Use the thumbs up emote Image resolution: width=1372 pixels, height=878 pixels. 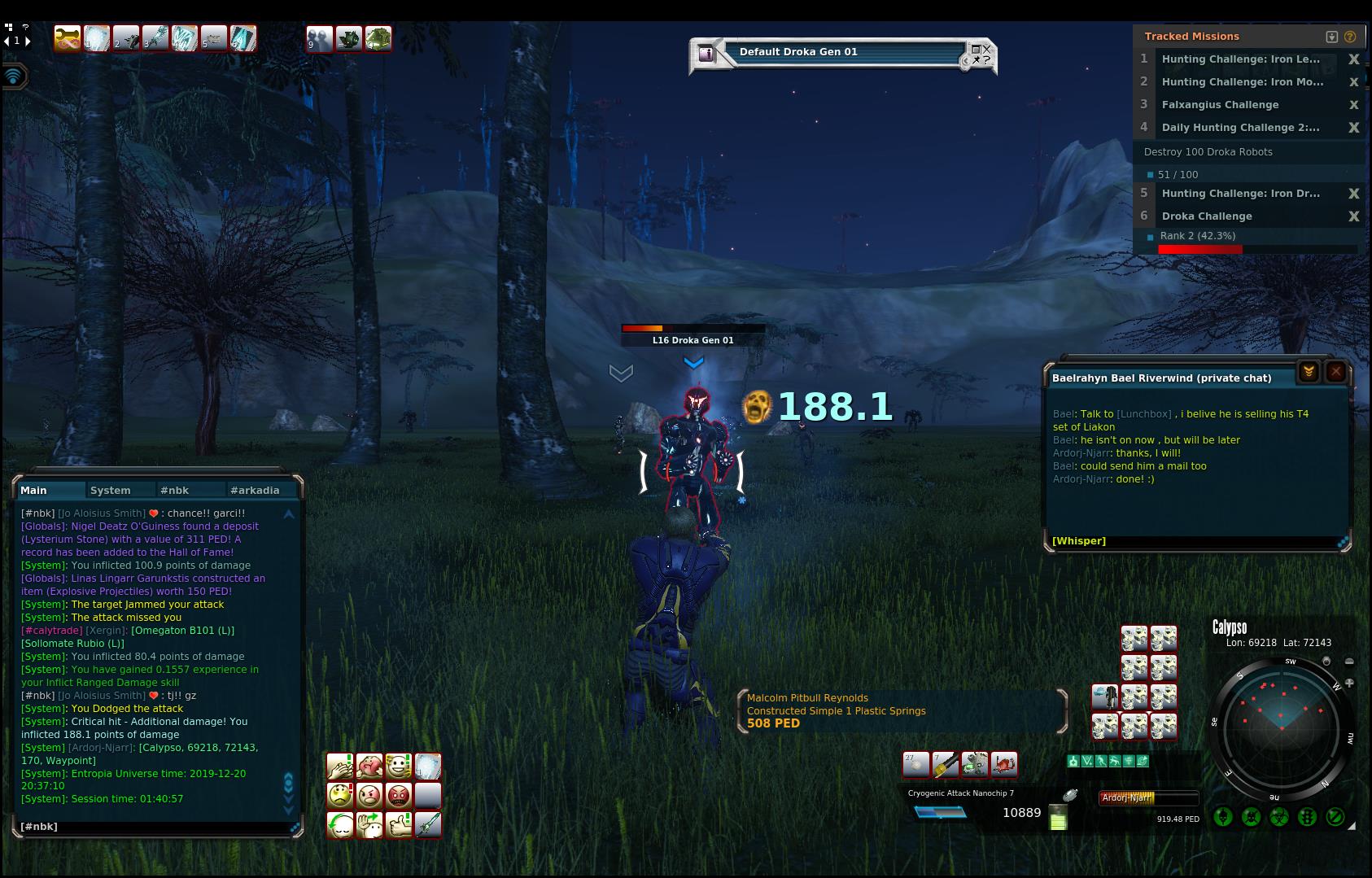(x=399, y=824)
